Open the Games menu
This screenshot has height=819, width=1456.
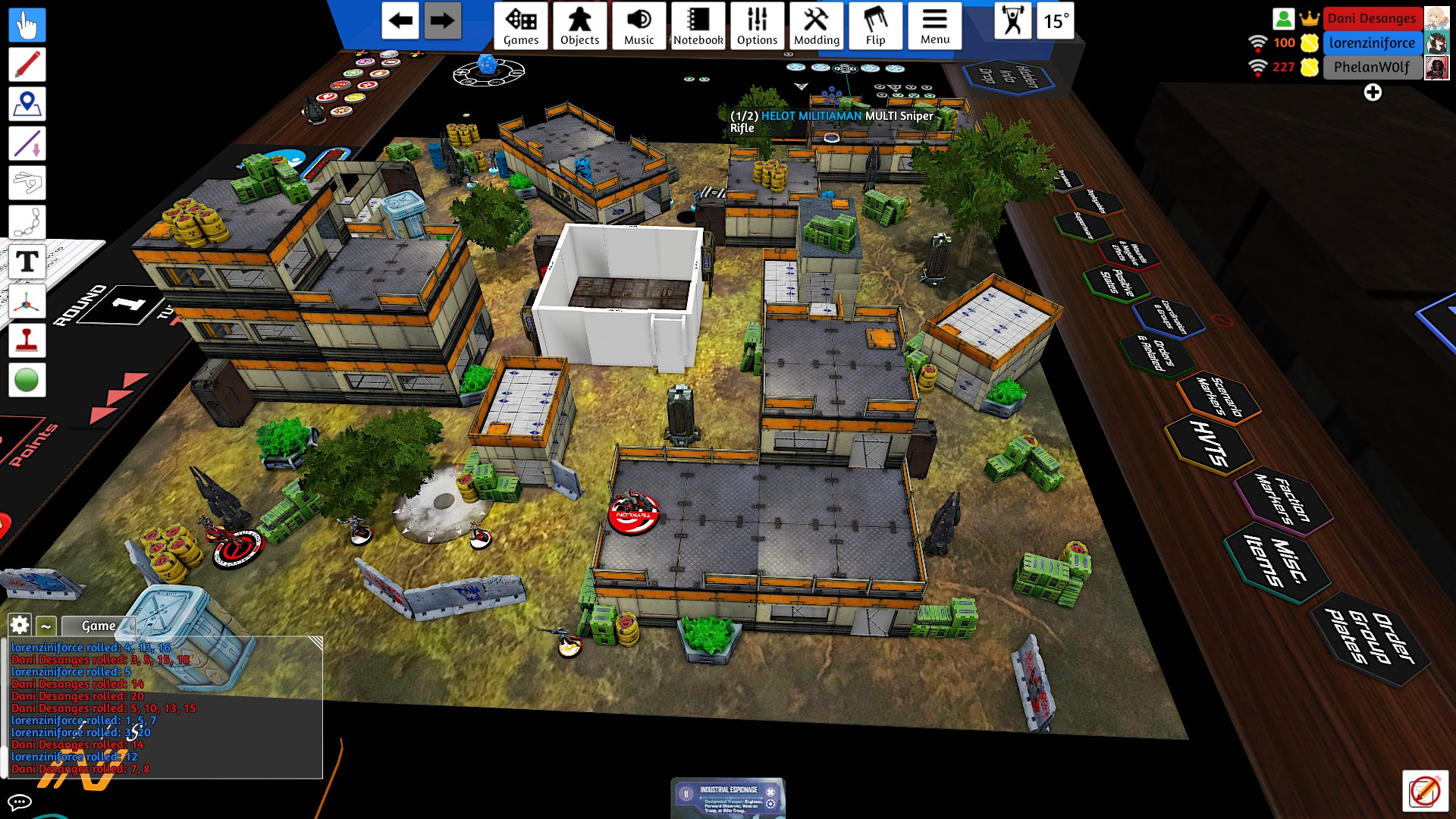coord(521,27)
